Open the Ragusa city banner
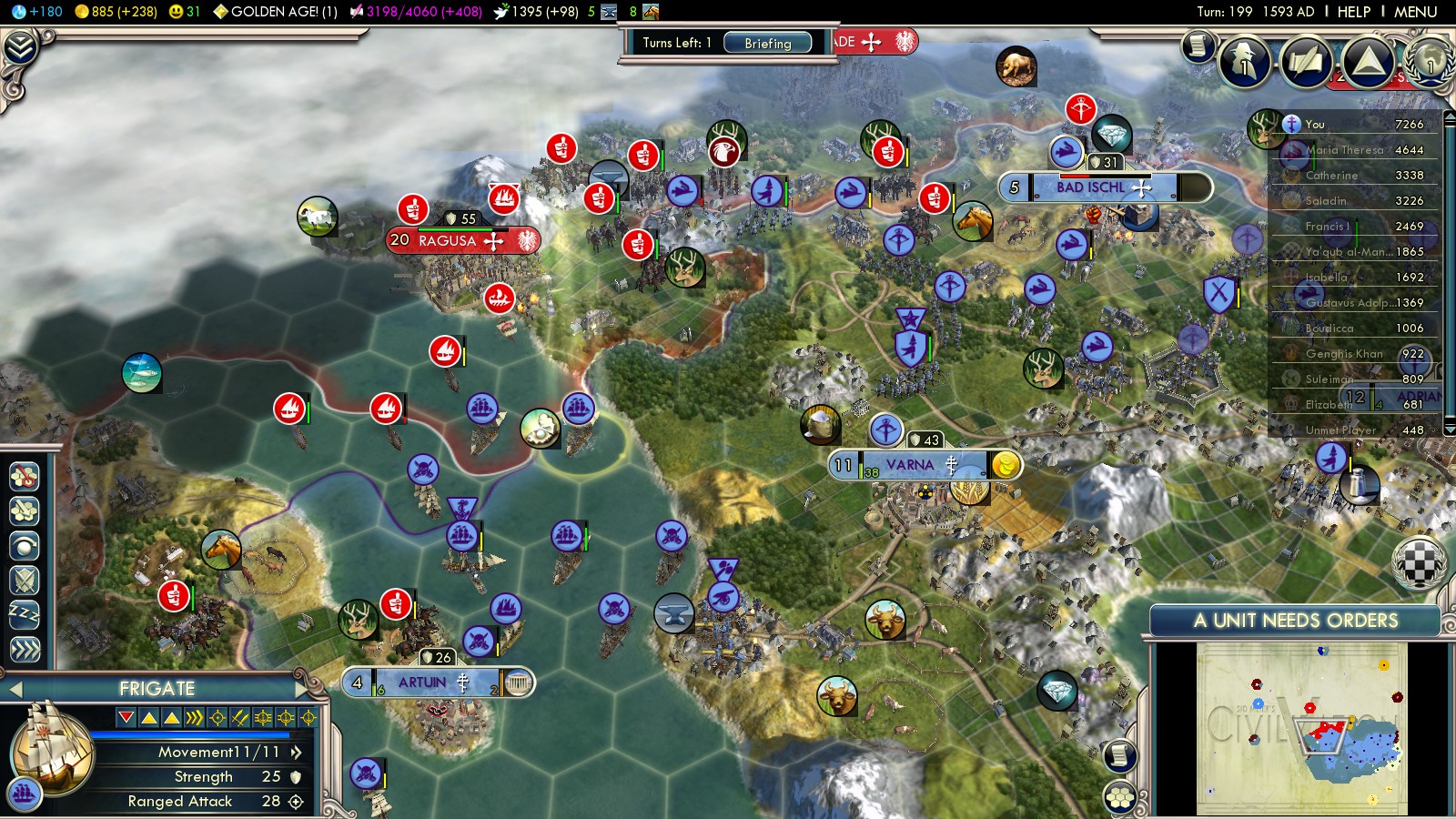The width and height of the screenshot is (1456, 819). click(448, 241)
